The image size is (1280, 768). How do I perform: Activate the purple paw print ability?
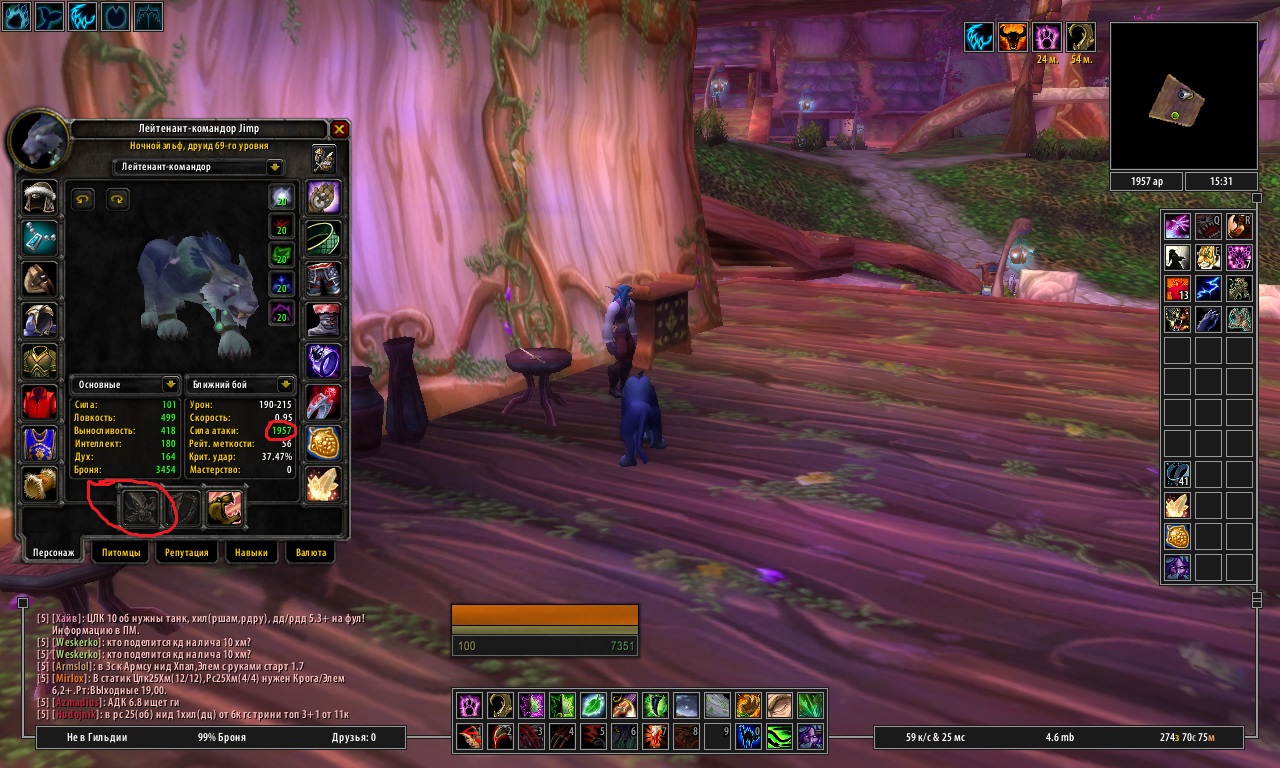click(x=470, y=705)
